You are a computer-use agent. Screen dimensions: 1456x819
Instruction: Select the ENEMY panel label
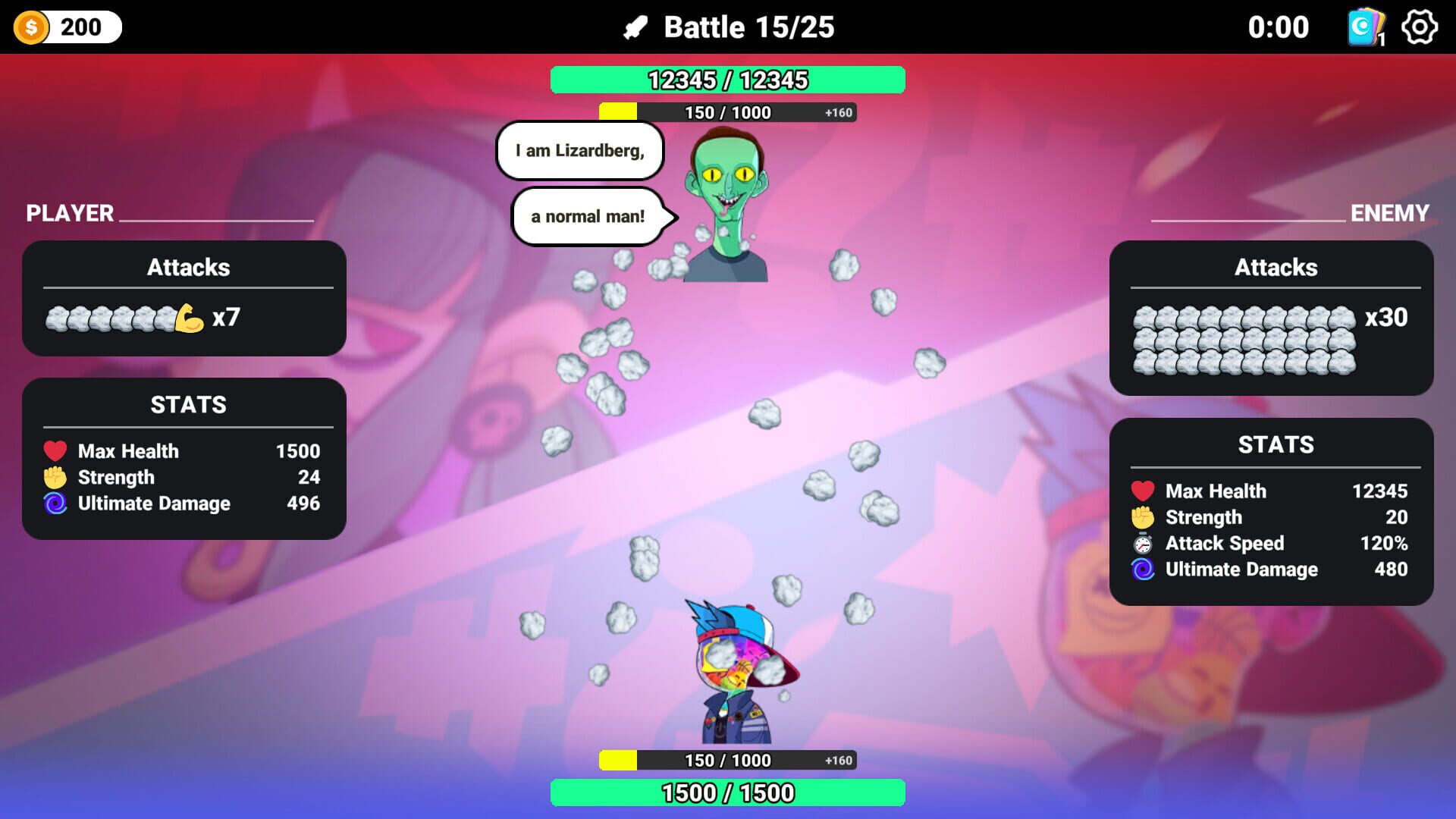coord(1389,215)
